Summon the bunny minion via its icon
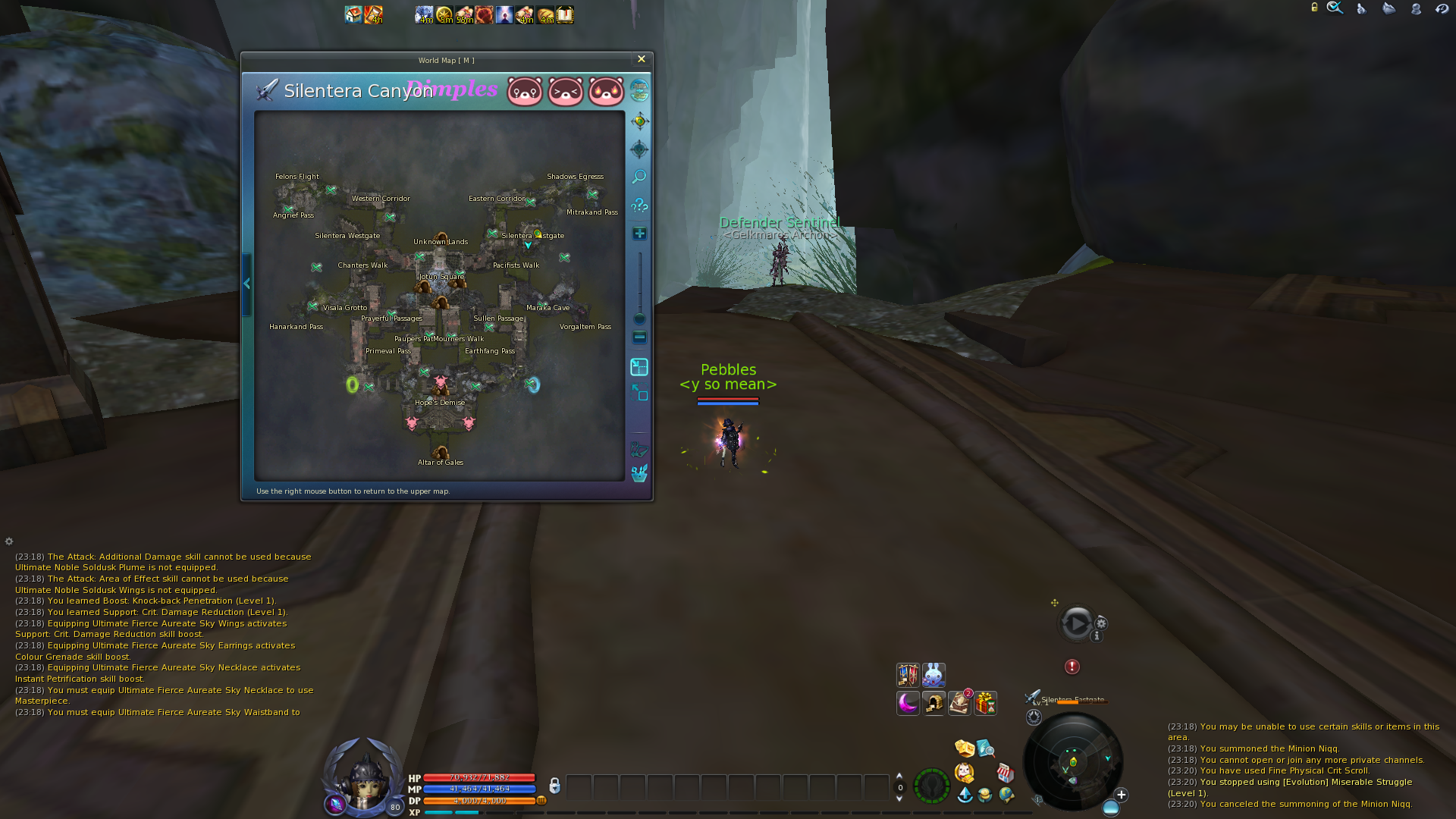 (x=934, y=676)
